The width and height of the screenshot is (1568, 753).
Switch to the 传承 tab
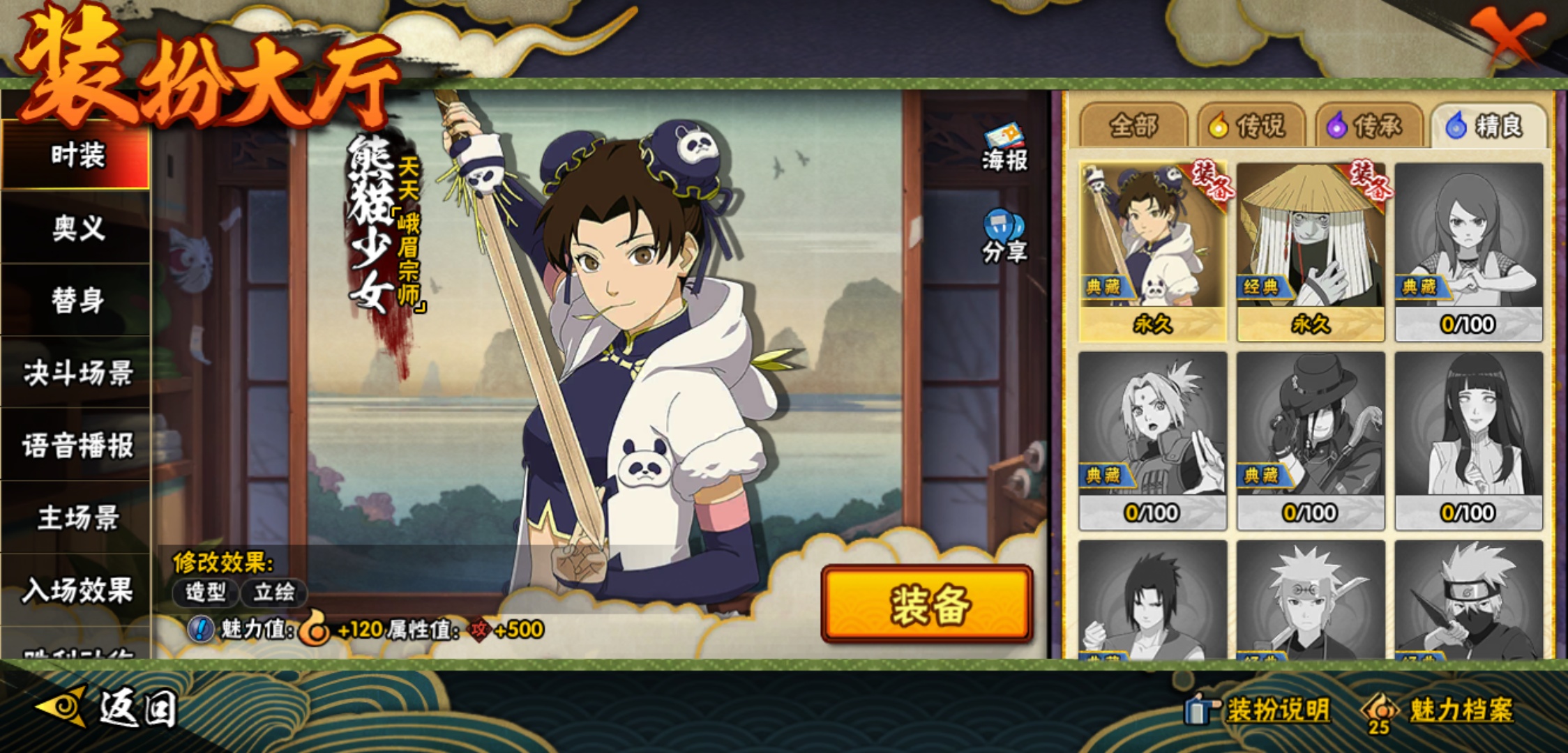(x=1369, y=126)
